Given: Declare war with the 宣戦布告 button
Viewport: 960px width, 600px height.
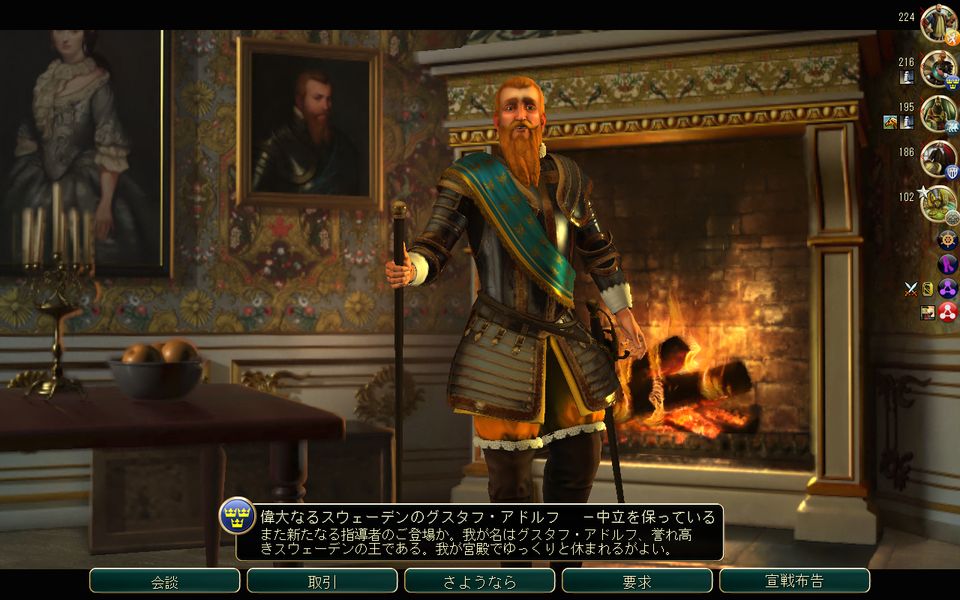Looking at the screenshot, I should point(794,581).
